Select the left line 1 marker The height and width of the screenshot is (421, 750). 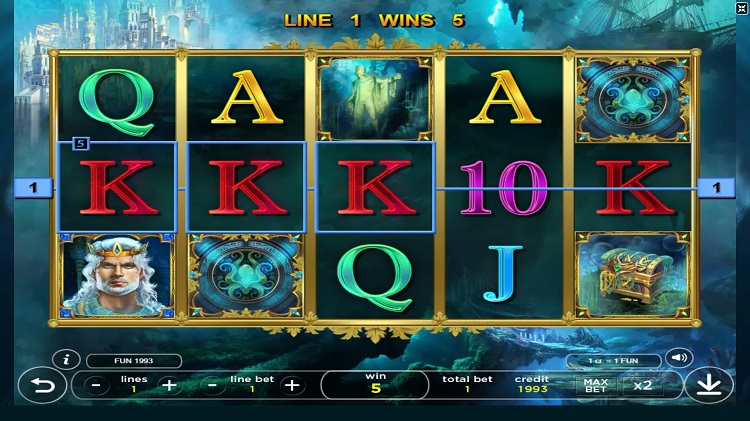33,187
